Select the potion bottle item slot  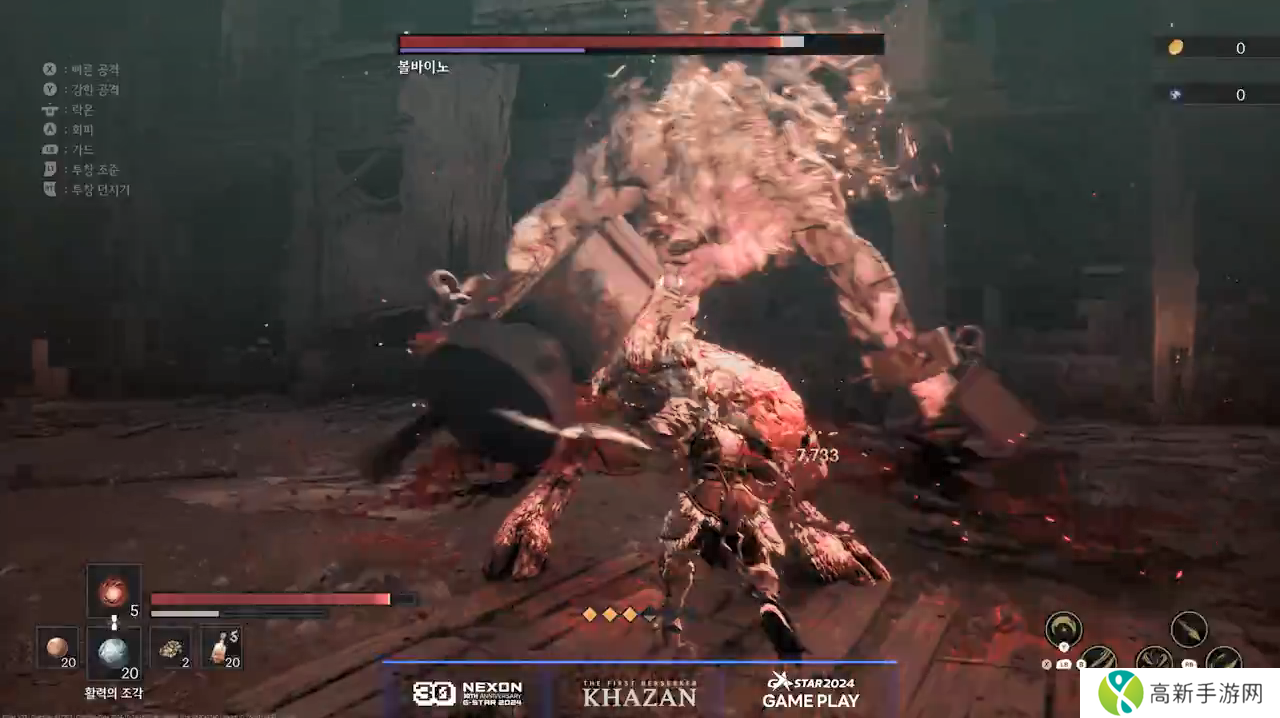tap(221, 647)
